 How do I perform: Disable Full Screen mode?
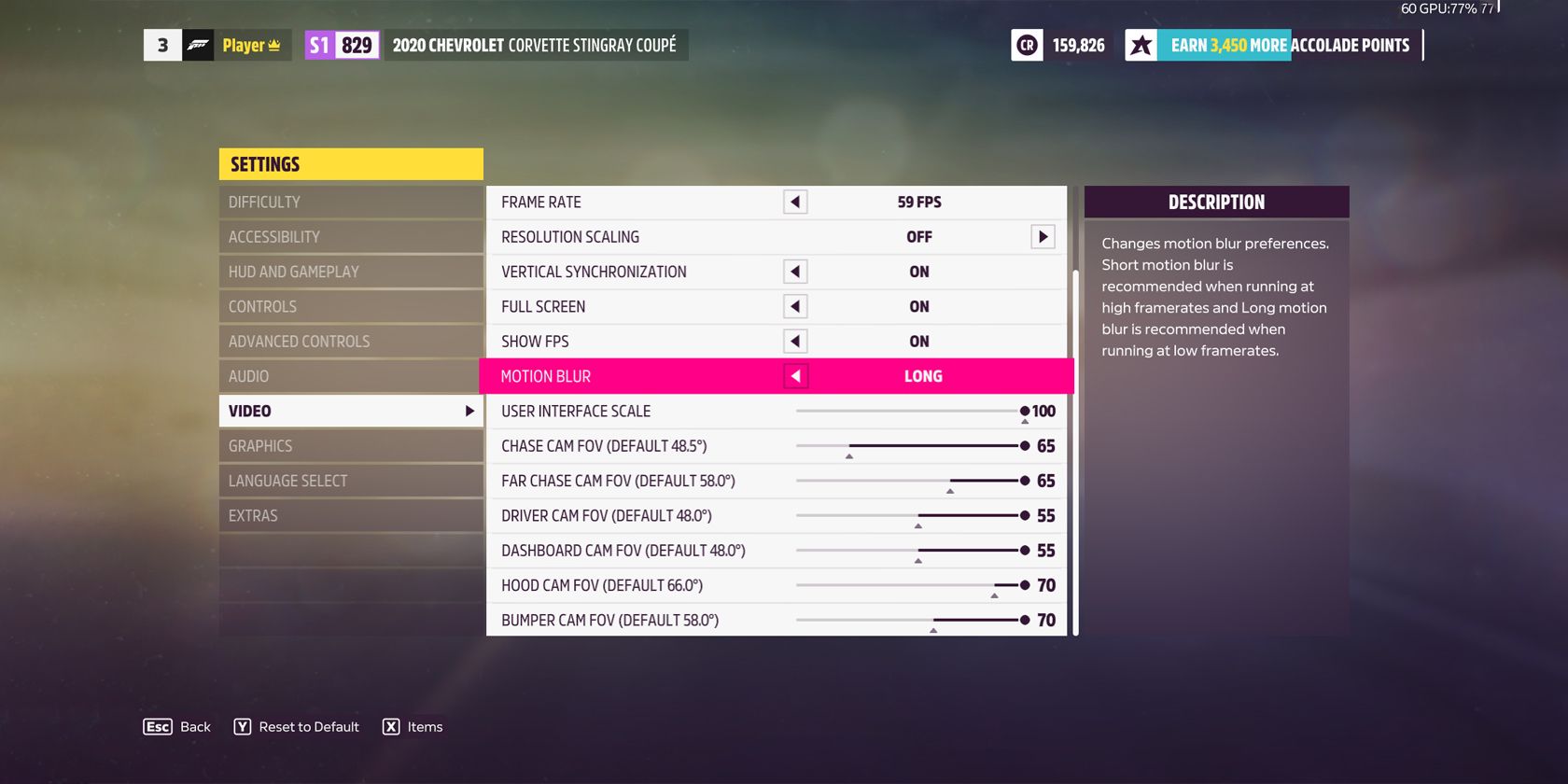pos(794,306)
